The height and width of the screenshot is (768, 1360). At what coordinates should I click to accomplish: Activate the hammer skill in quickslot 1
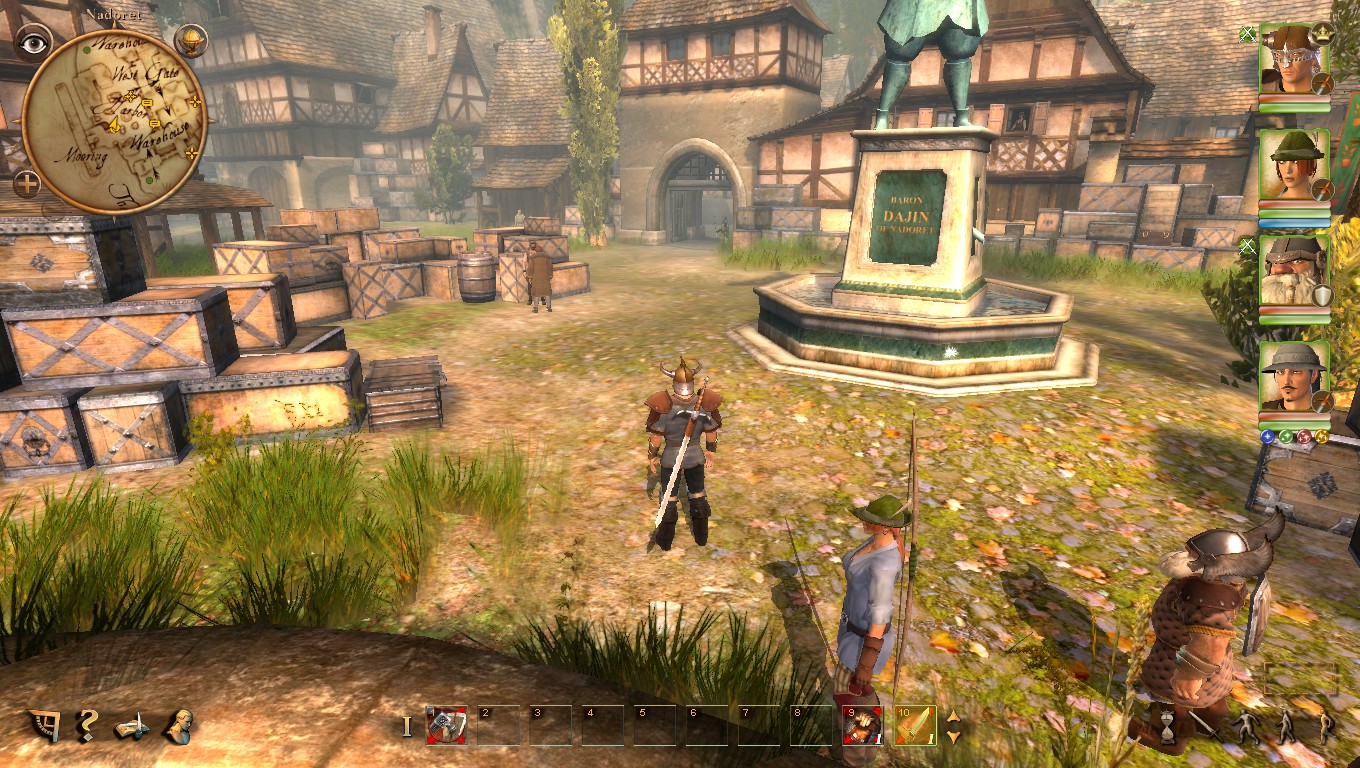446,725
